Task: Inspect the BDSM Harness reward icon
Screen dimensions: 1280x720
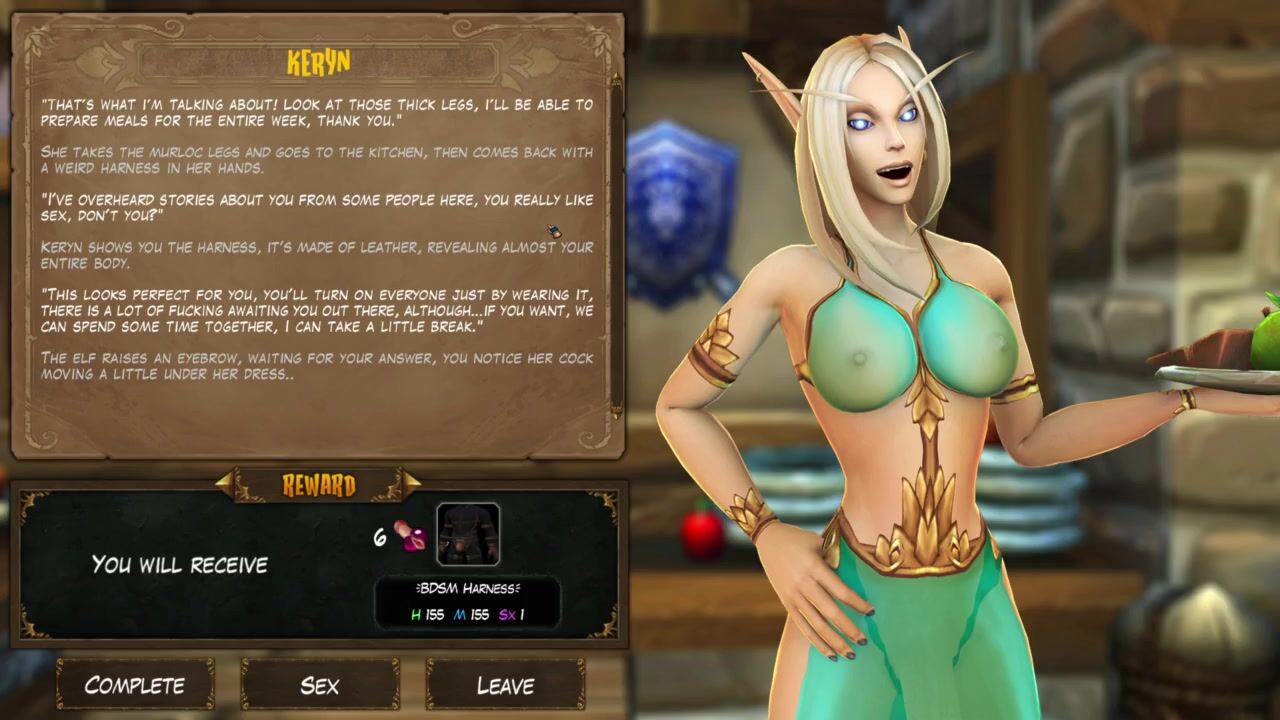Action: [x=467, y=535]
